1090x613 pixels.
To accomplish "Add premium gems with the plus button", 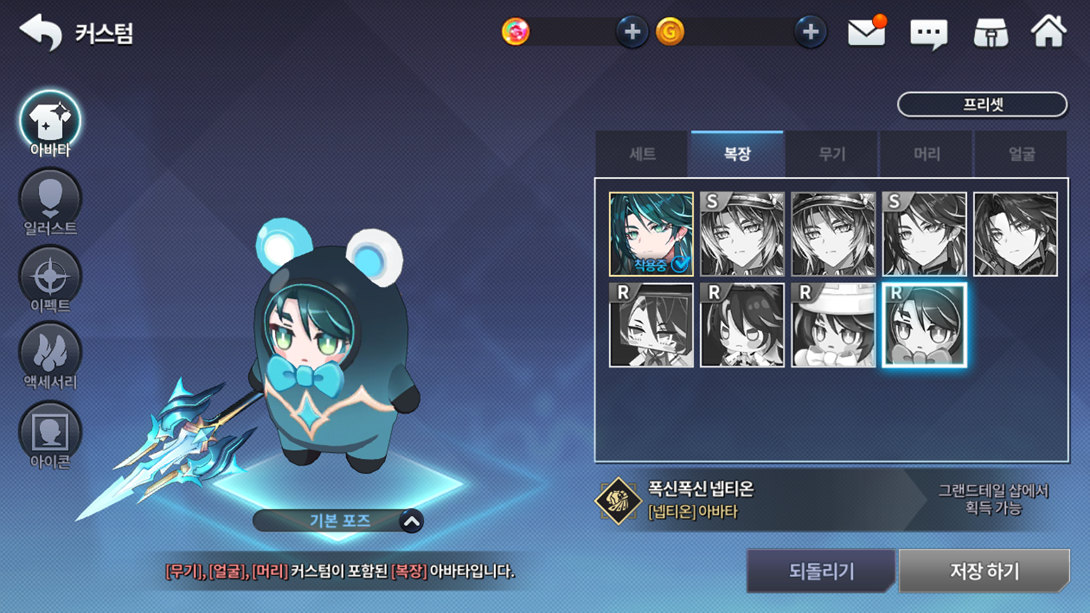I will 631,32.
